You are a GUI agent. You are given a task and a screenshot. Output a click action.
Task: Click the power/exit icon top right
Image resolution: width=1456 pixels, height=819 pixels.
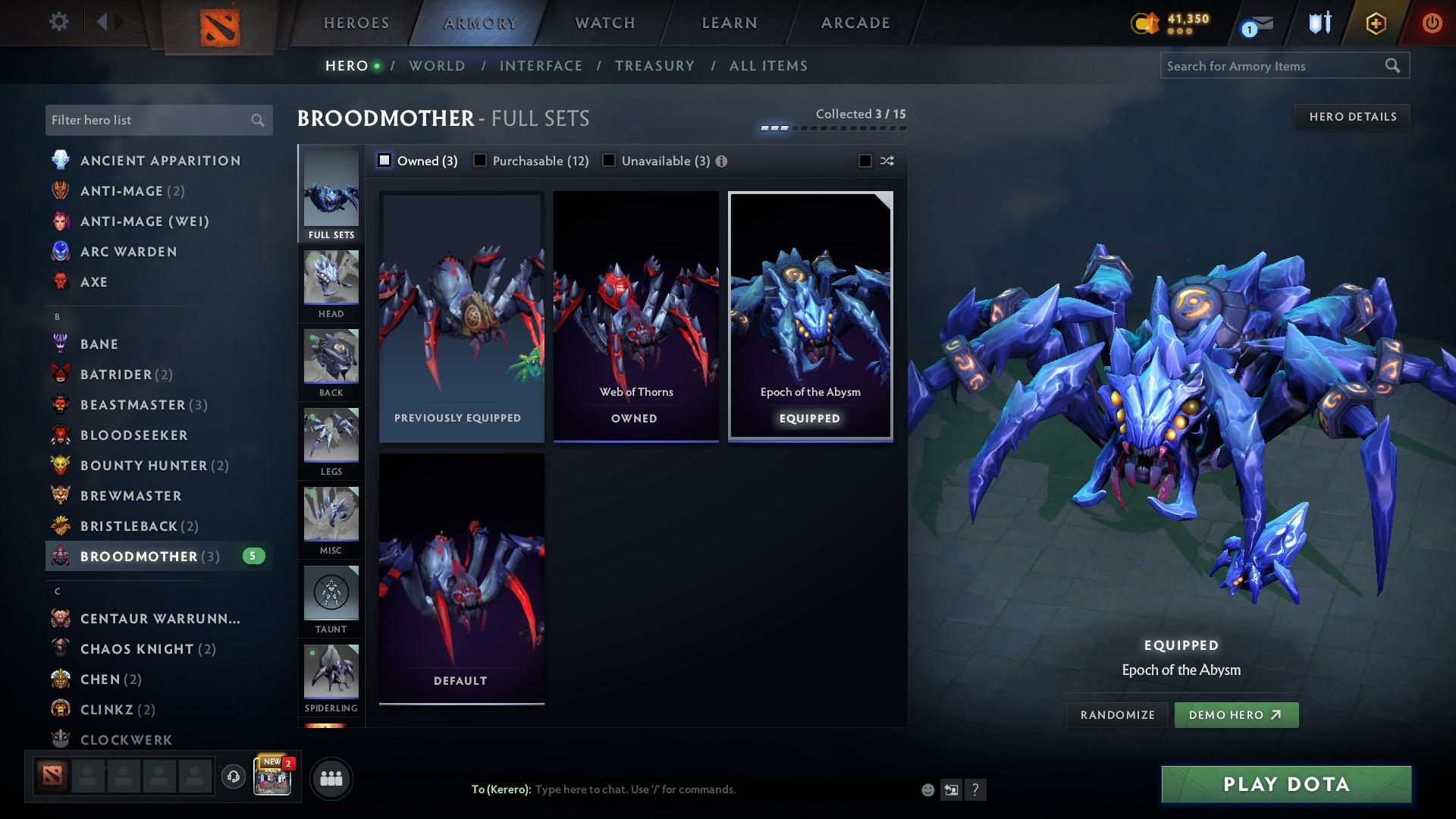click(x=1432, y=22)
